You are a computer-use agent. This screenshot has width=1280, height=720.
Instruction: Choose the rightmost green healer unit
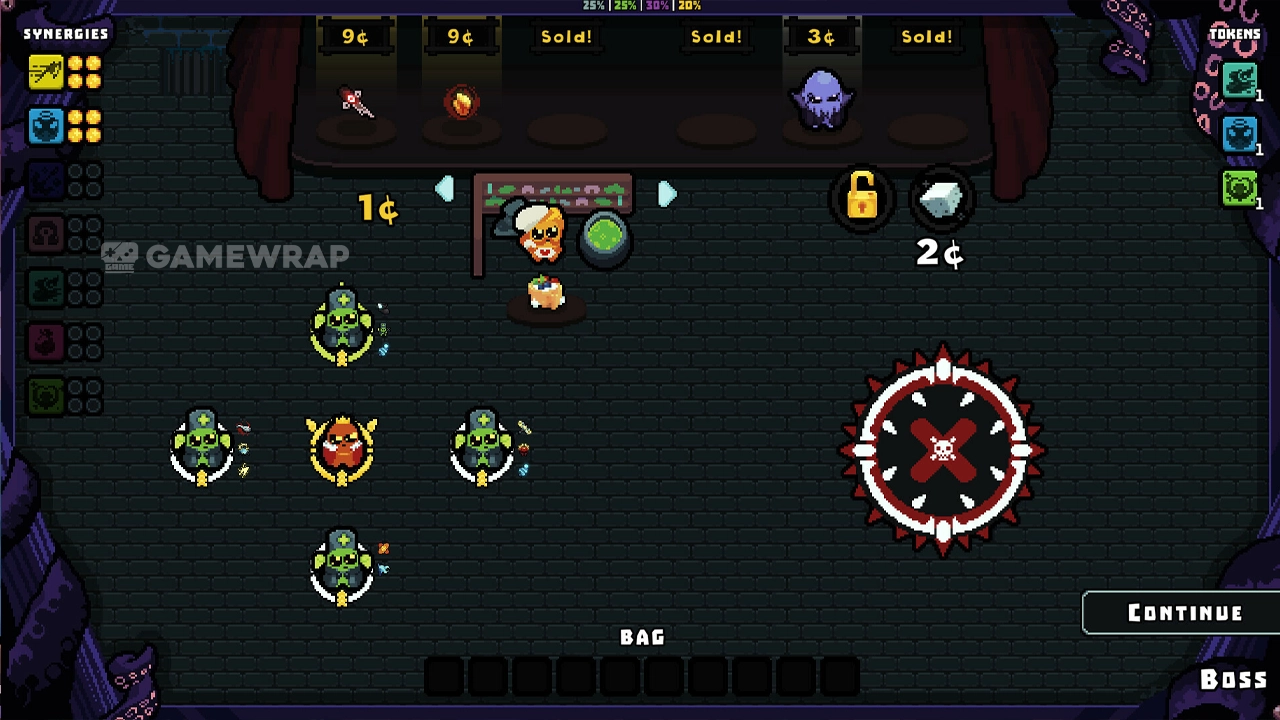(483, 447)
